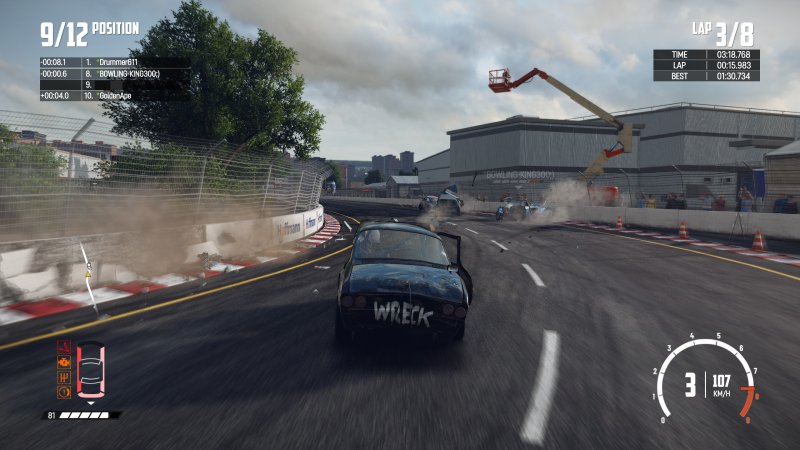The height and width of the screenshot is (450, 800).
Task: Click the brake damage icon
Action: coord(64,391)
